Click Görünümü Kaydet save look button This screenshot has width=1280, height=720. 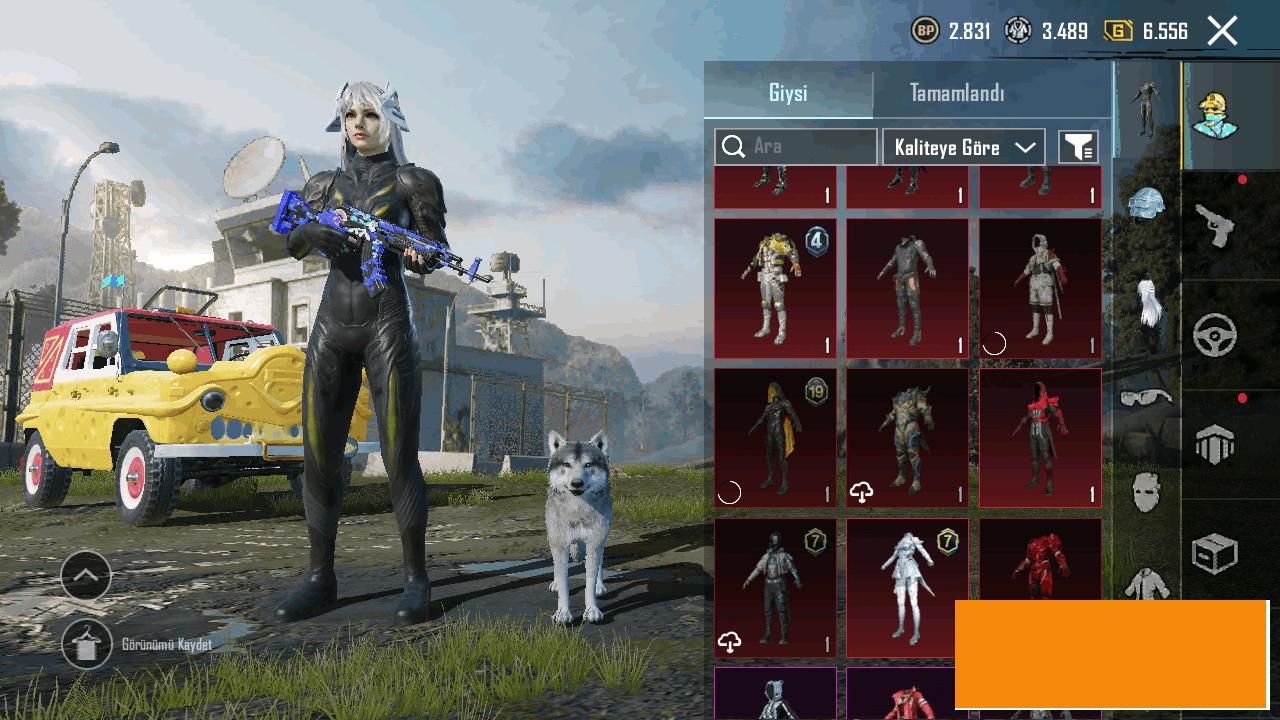click(x=87, y=645)
